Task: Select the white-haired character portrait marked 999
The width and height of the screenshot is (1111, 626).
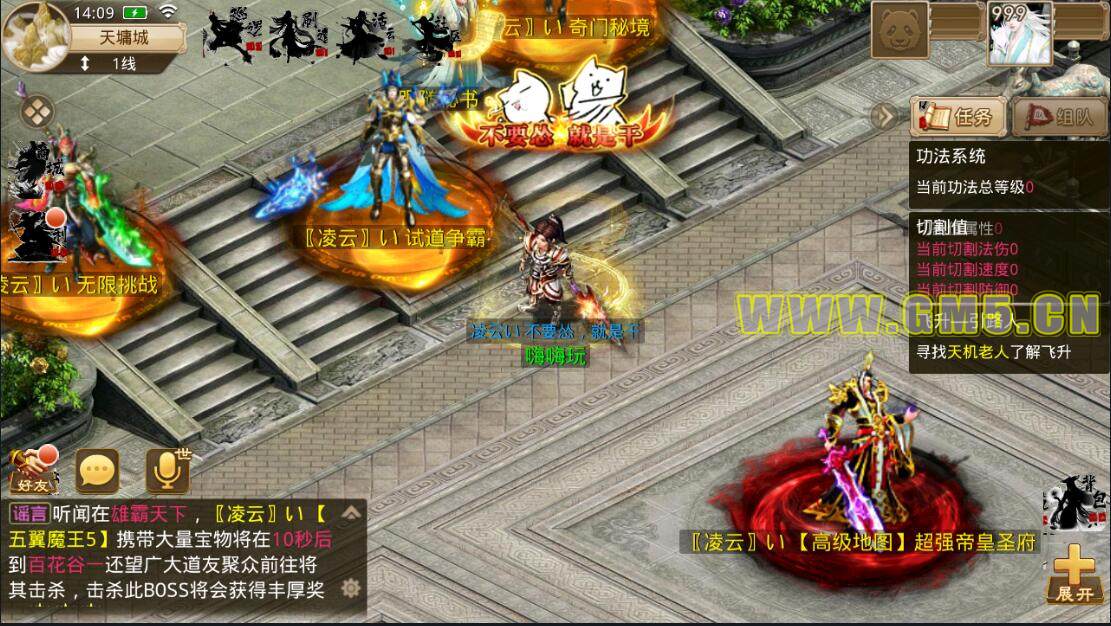Action: (x=1022, y=33)
